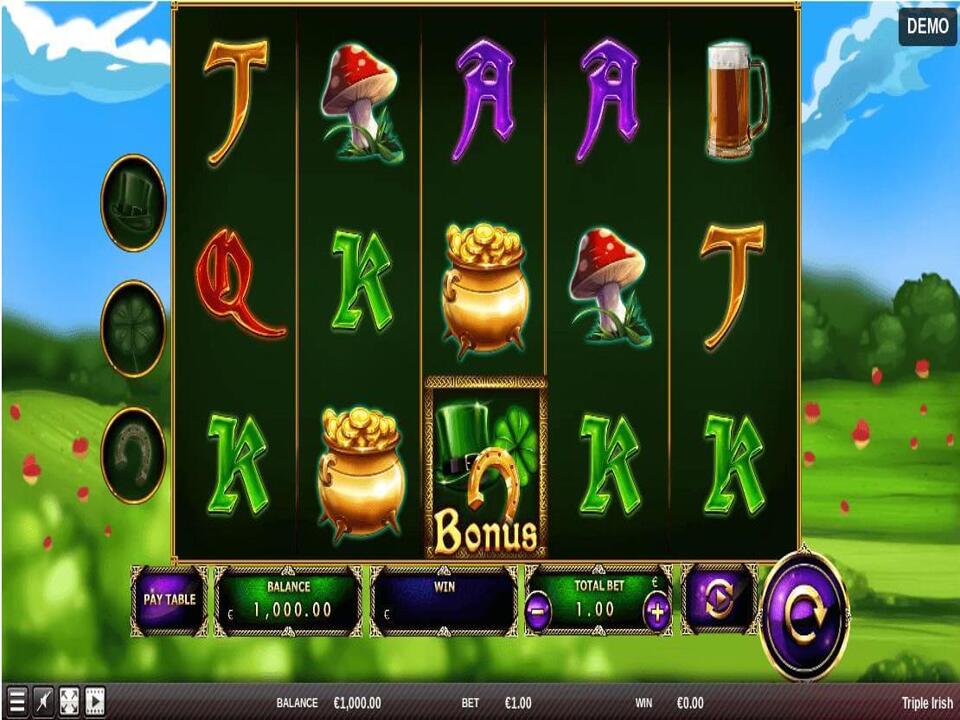Activate the small autoplay button
The width and height of the screenshot is (960, 720).
(719, 600)
